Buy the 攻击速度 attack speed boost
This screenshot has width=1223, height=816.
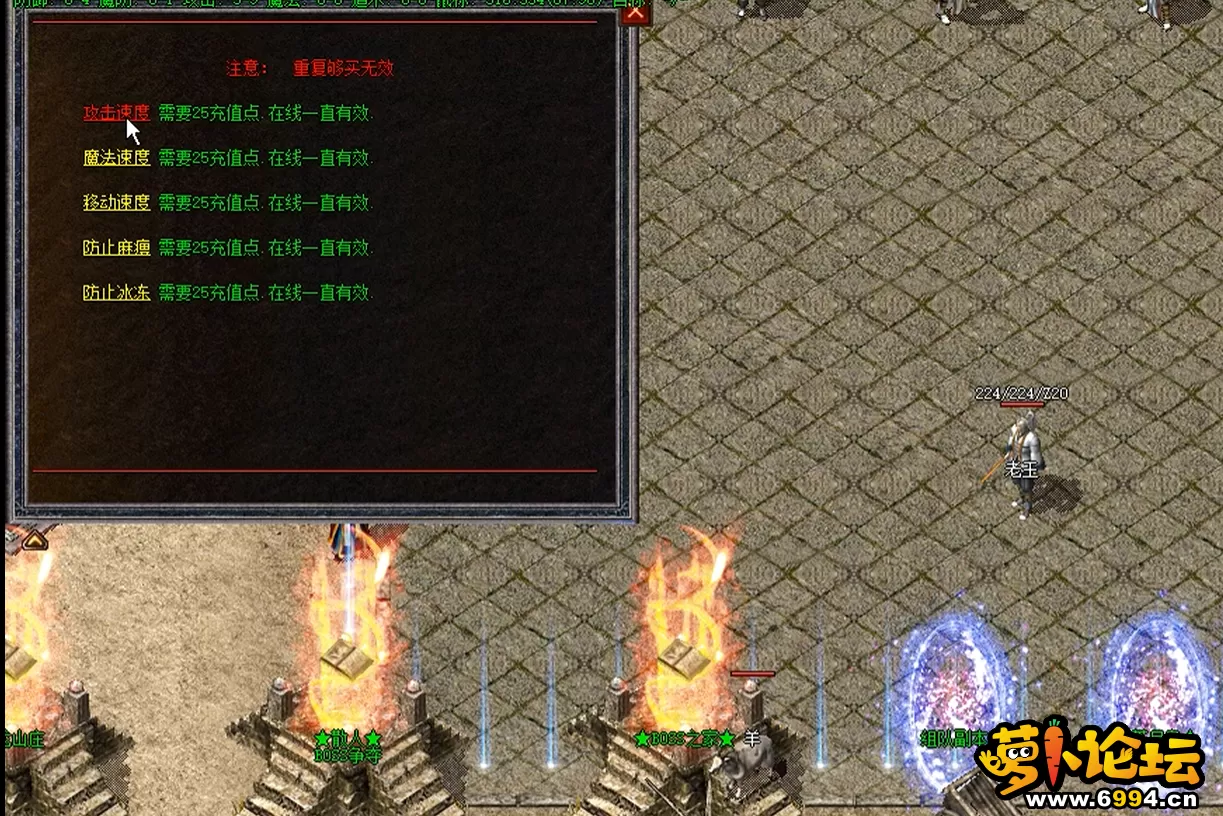coord(116,113)
